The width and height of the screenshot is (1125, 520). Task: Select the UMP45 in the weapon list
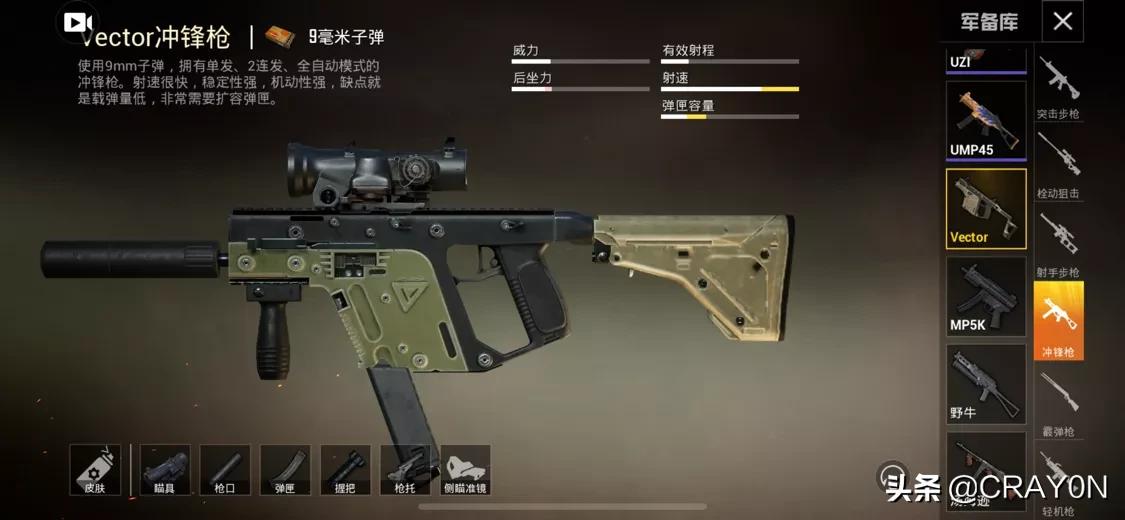click(986, 121)
